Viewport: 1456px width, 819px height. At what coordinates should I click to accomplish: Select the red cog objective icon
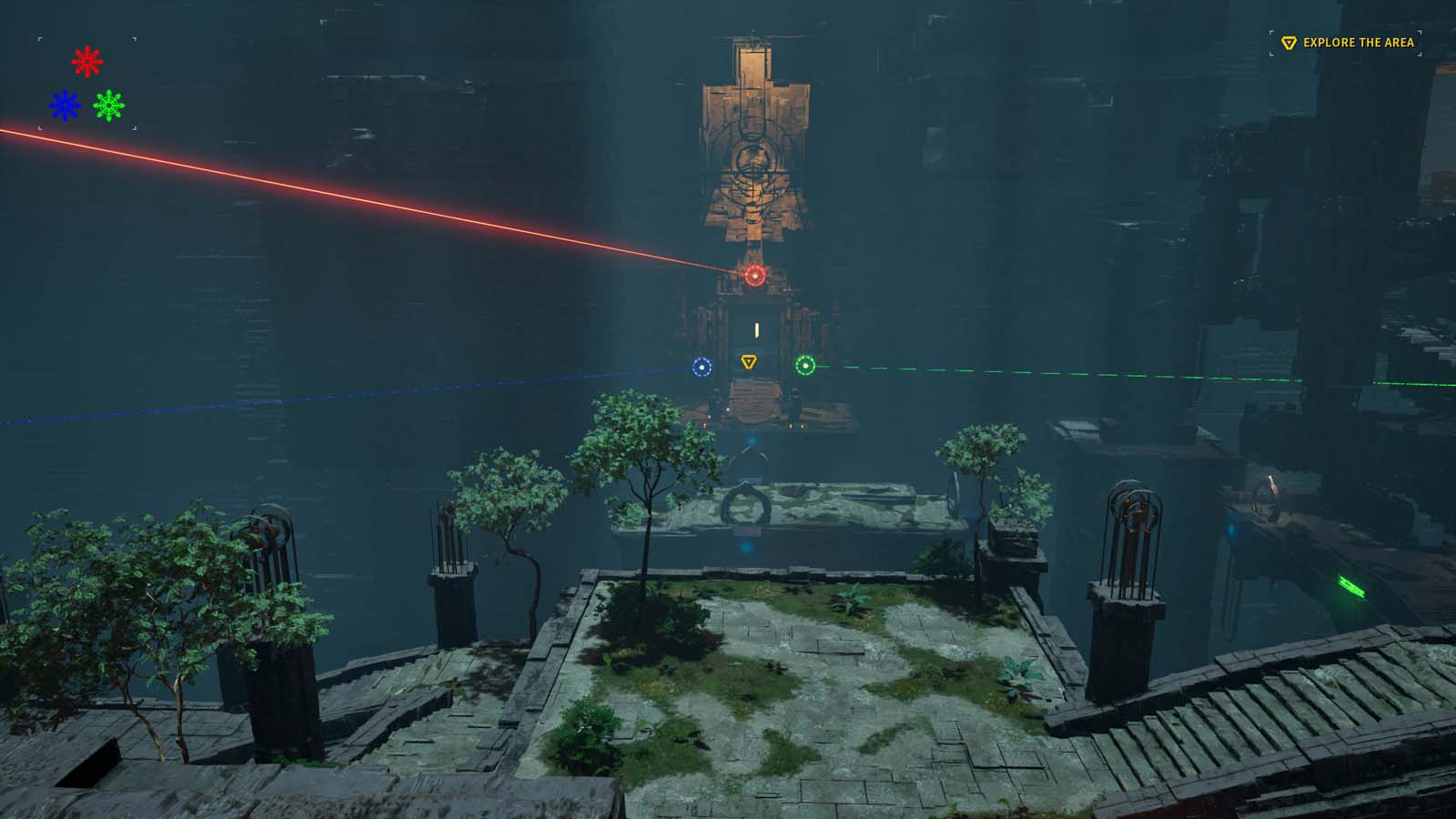[x=86, y=61]
